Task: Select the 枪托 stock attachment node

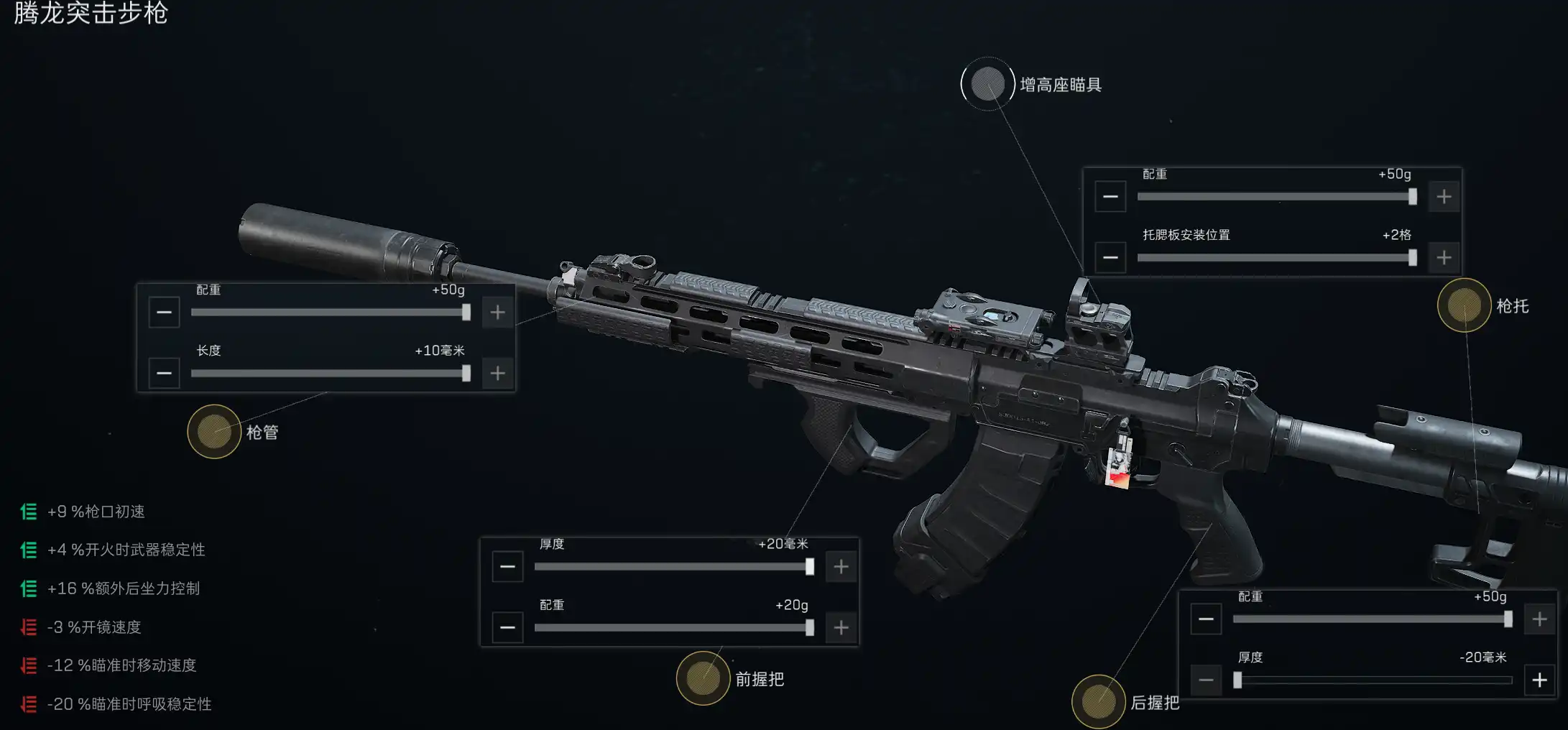Action: tap(1464, 305)
